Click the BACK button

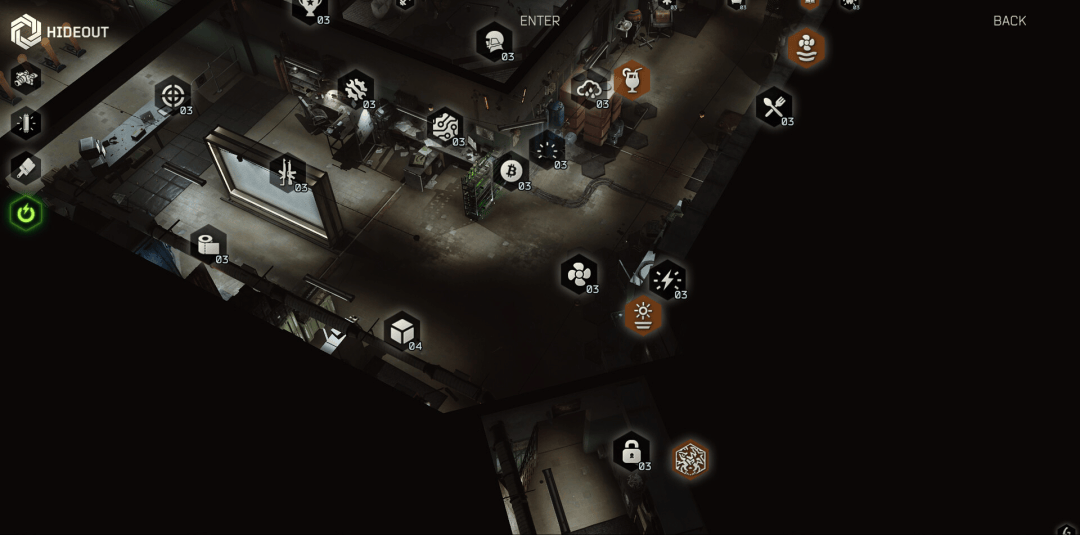pyautogui.click(x=1009, y=21)
